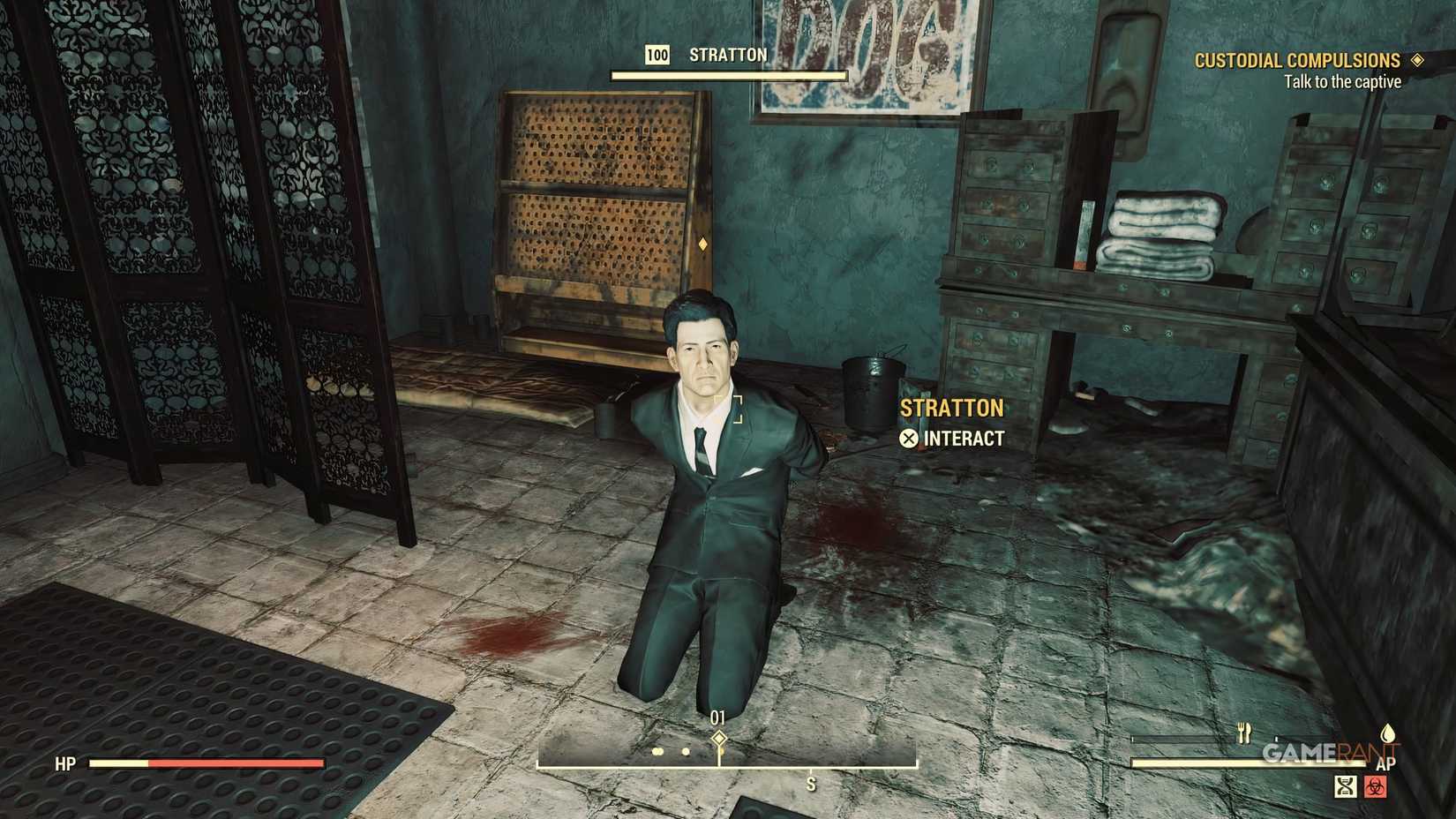Select the quest diamond marker on compass
The width and height of the screenshot is (1456, 819).
click(719, 737)
